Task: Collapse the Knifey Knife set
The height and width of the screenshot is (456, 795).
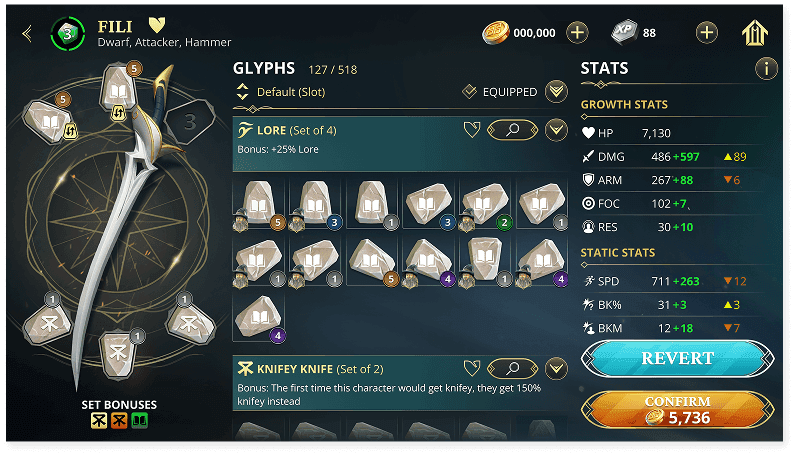Action: [x=556, y=368]
